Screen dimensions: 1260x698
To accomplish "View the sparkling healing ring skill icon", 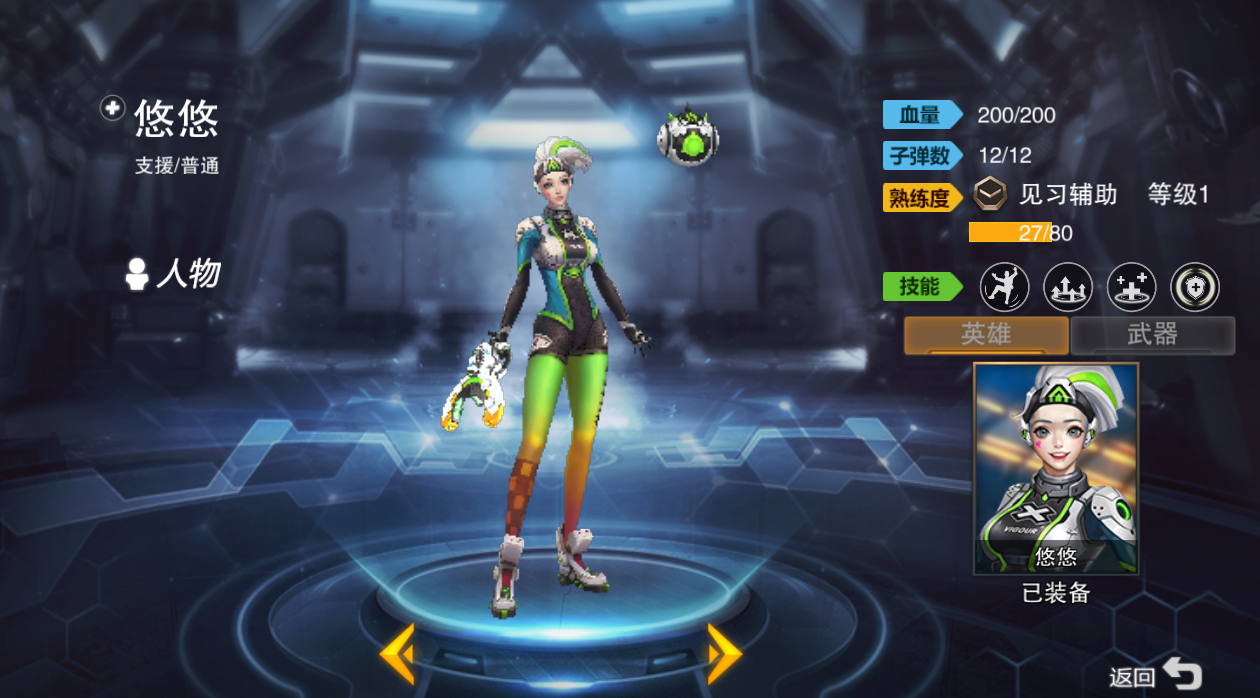I will tap(1131, 287).
